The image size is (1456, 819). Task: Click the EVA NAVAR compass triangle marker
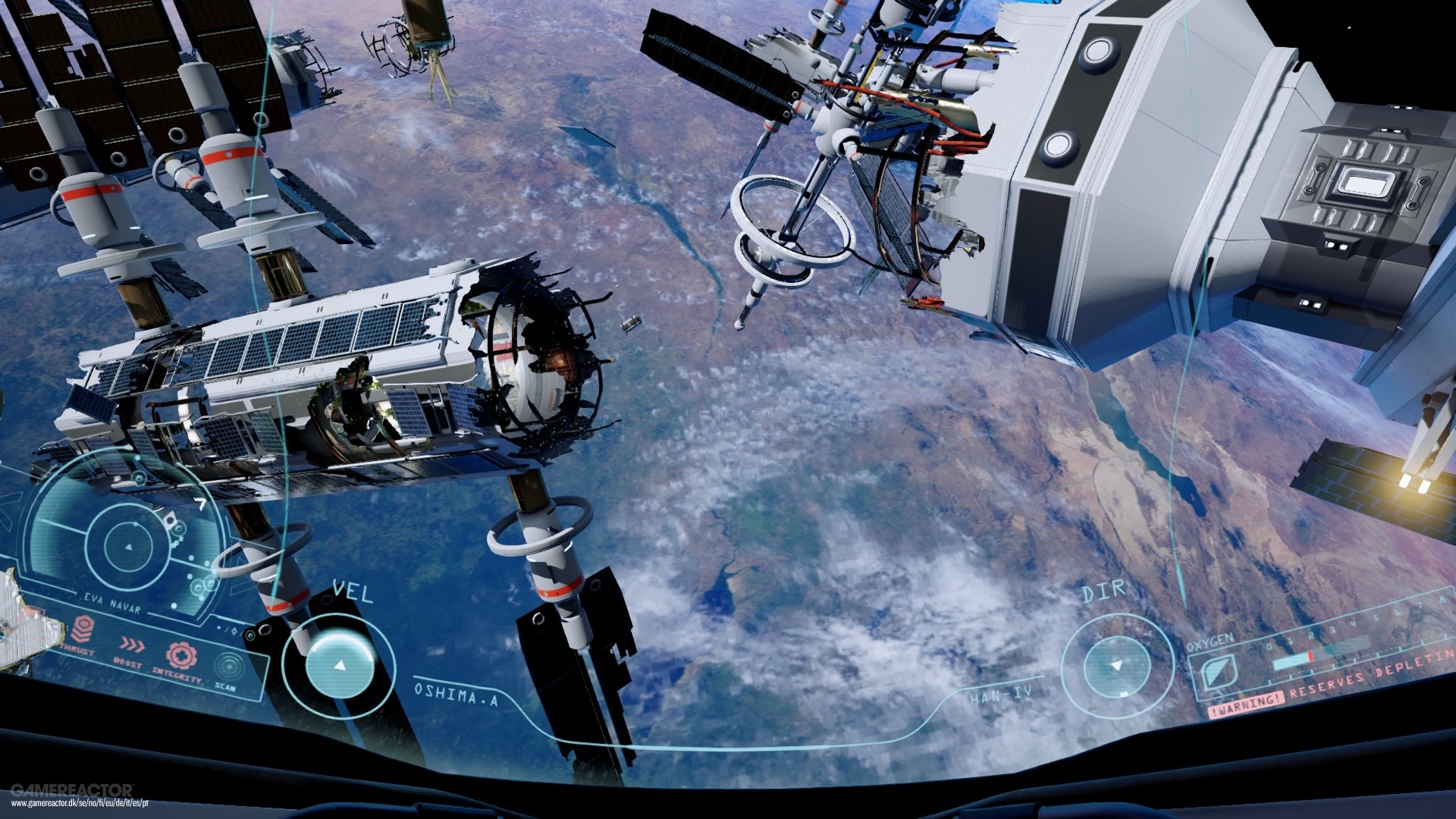point(130,547)
